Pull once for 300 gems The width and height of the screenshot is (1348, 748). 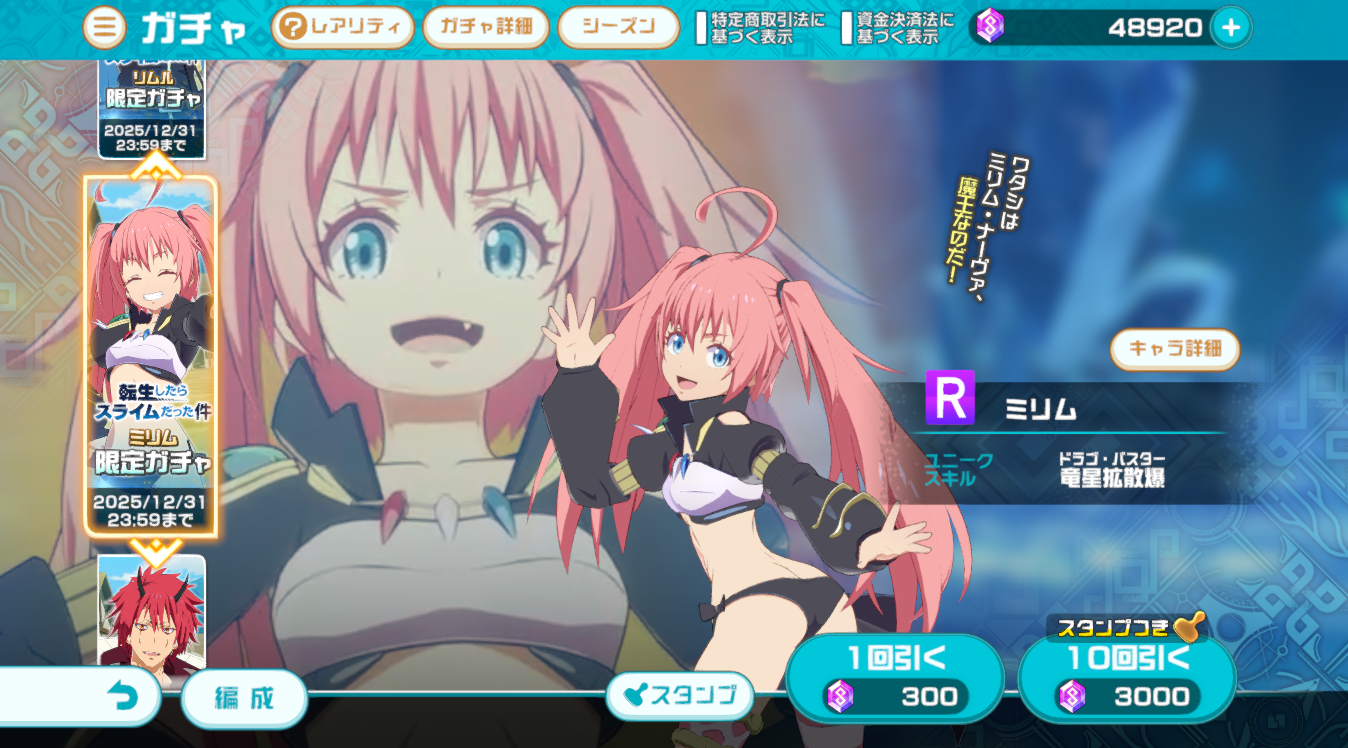(x=894, y=678)
